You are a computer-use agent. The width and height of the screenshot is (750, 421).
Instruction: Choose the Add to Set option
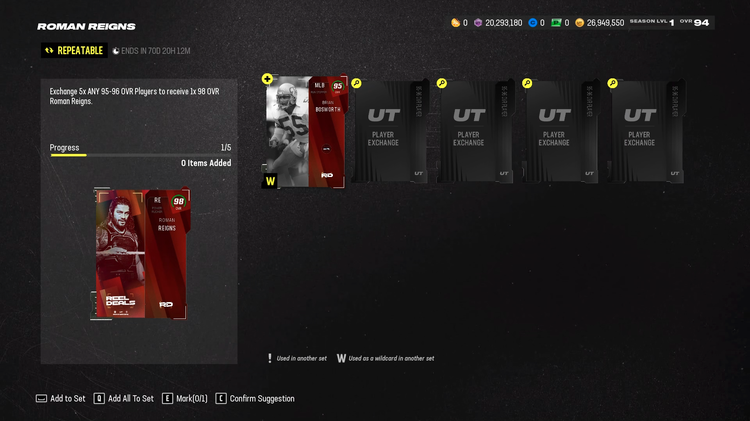(x=67, y=398)
